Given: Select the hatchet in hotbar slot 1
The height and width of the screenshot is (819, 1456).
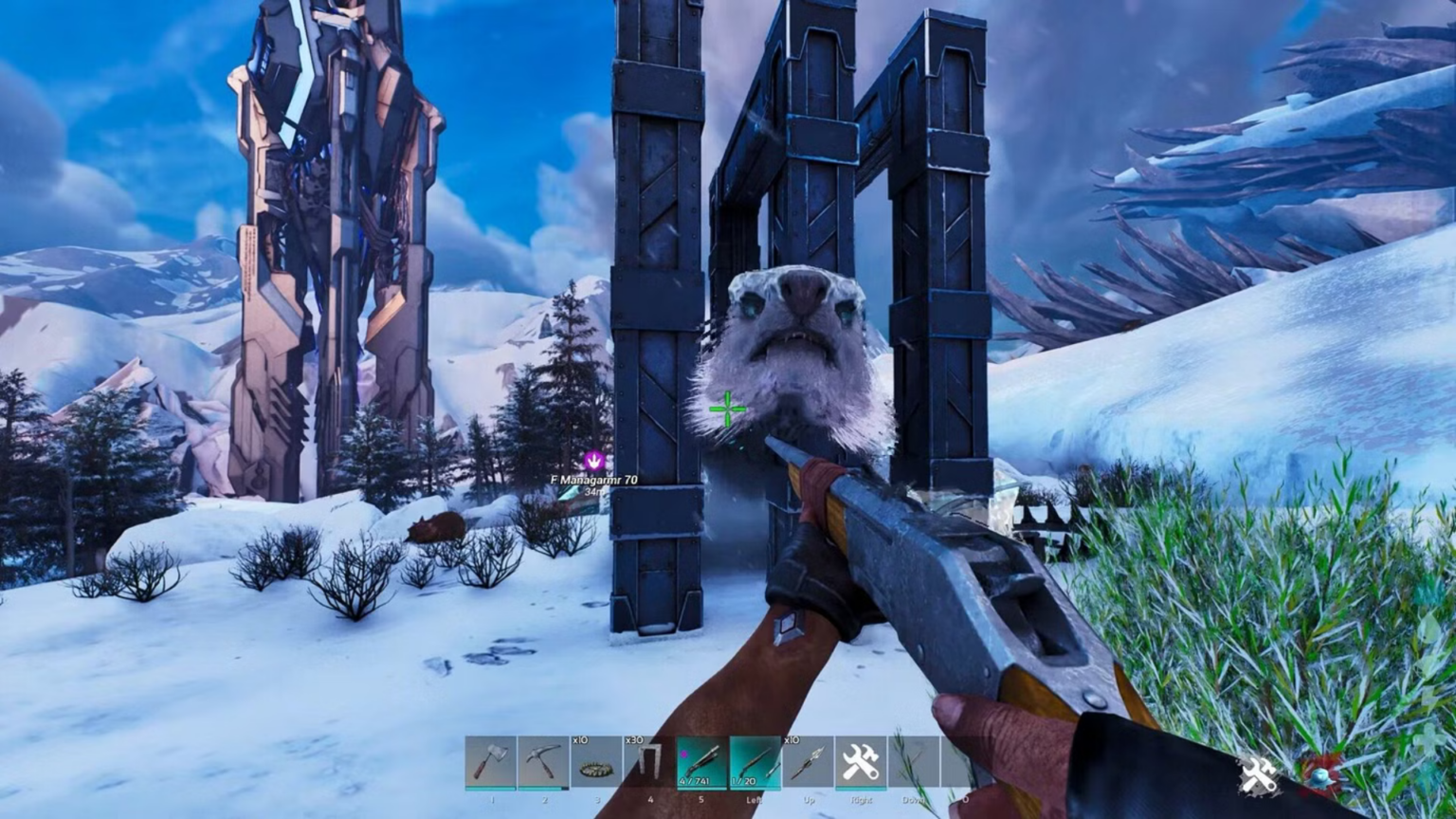Looking at the screenshot, I should tap(491, 763).
